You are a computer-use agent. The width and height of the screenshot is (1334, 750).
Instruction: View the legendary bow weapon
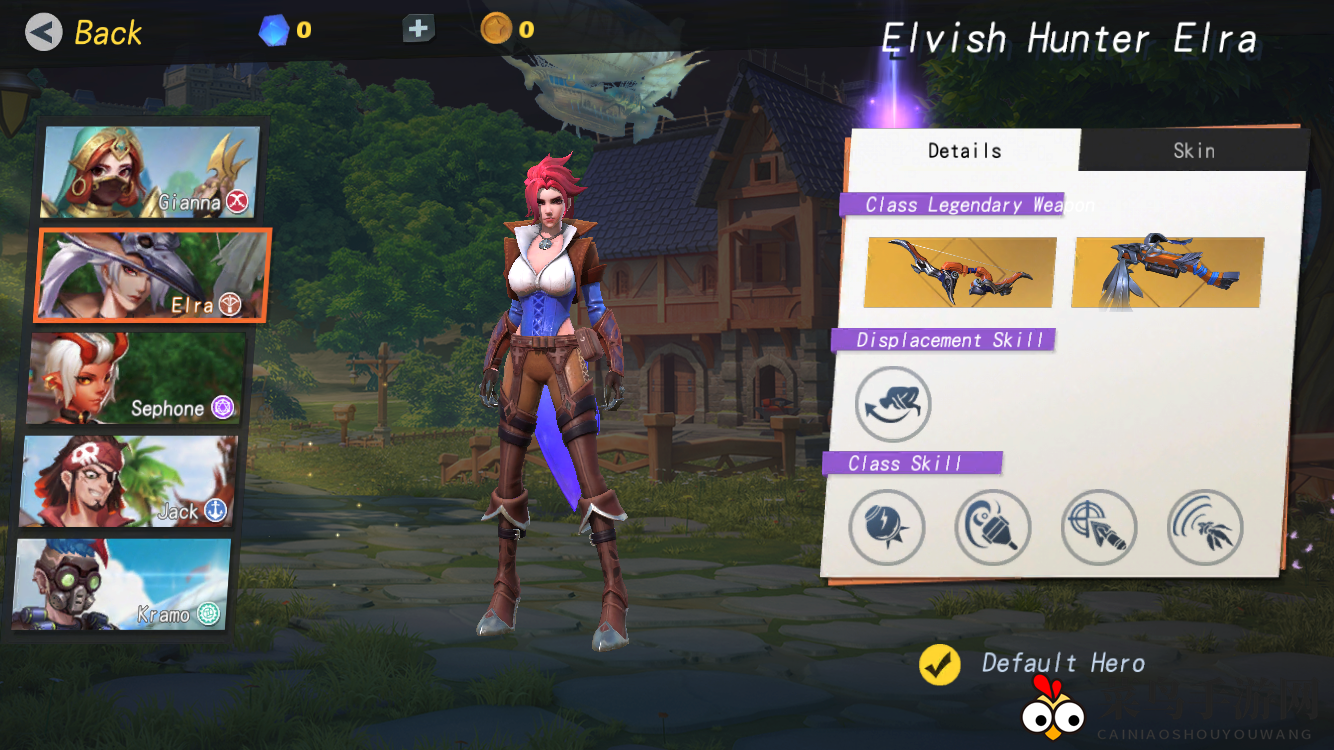960,272
